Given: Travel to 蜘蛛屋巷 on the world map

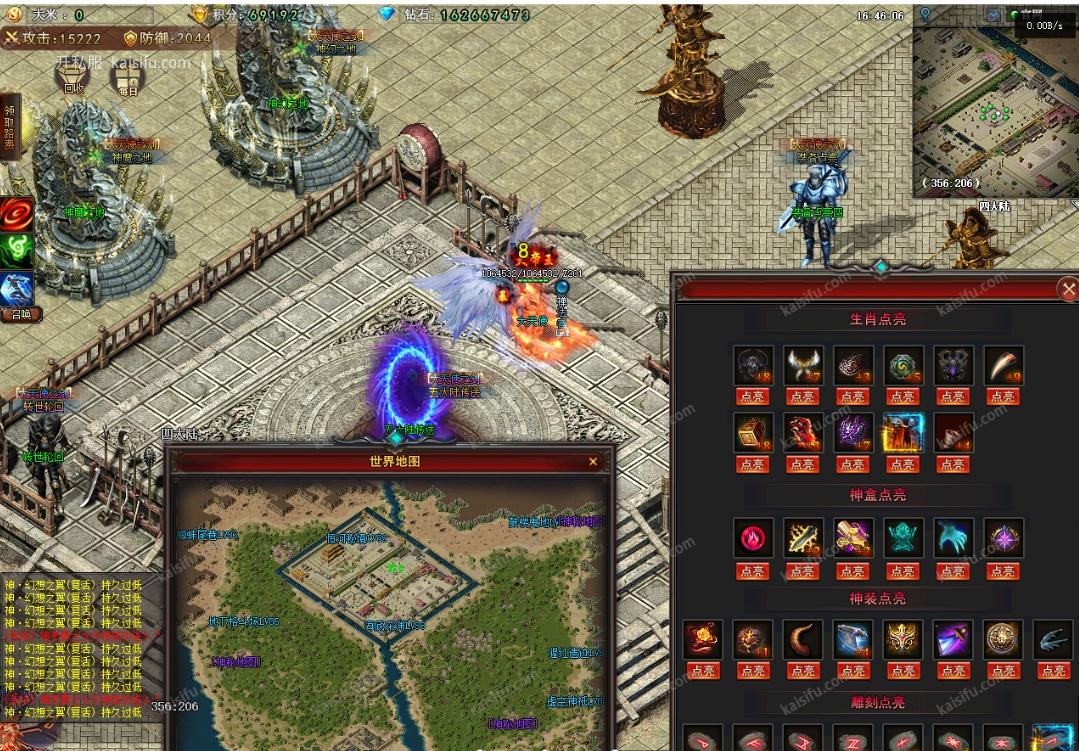Looking at the screenshot, I should click(206, 535).
